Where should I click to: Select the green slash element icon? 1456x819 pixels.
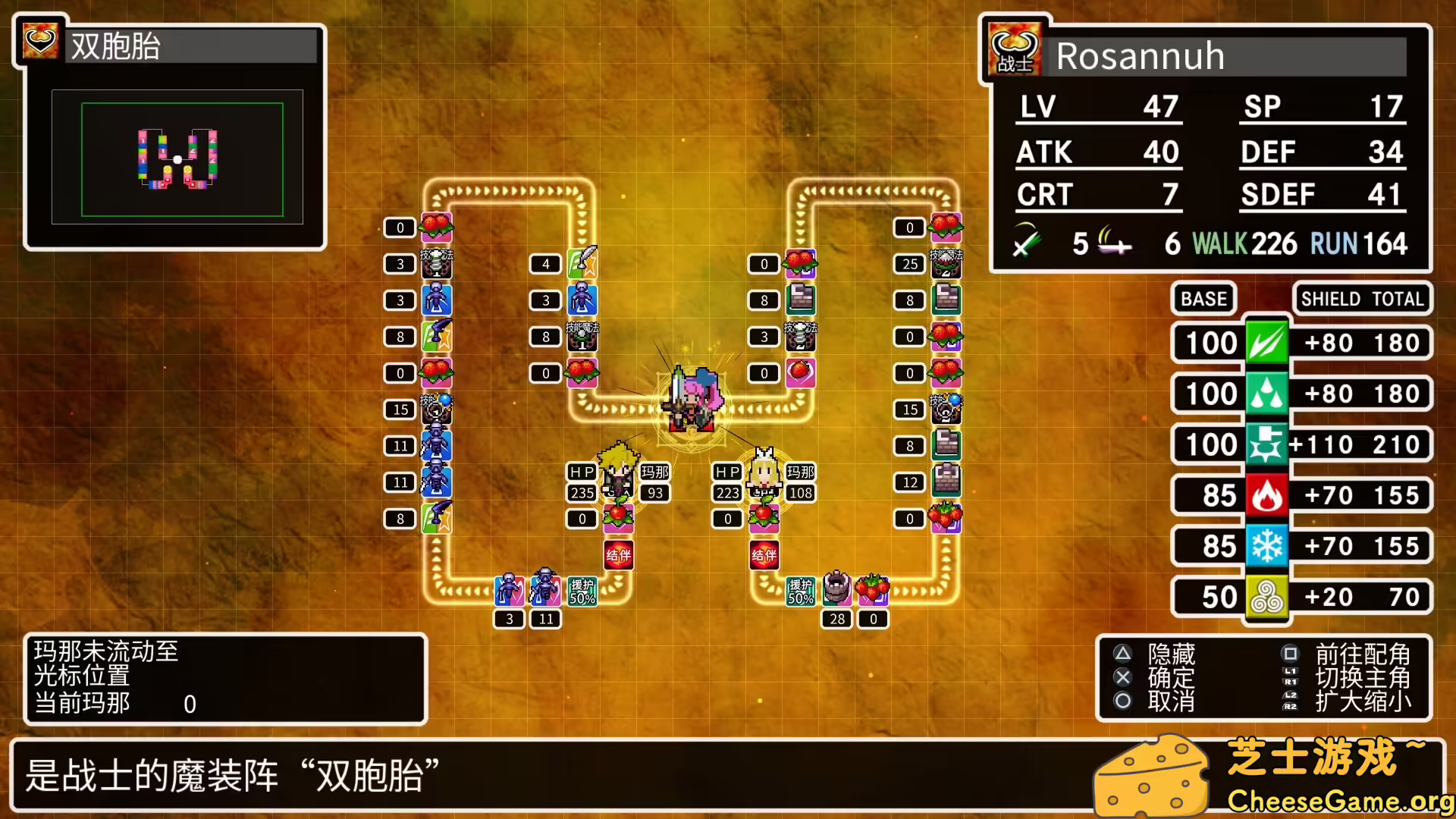coord(1269,343)
